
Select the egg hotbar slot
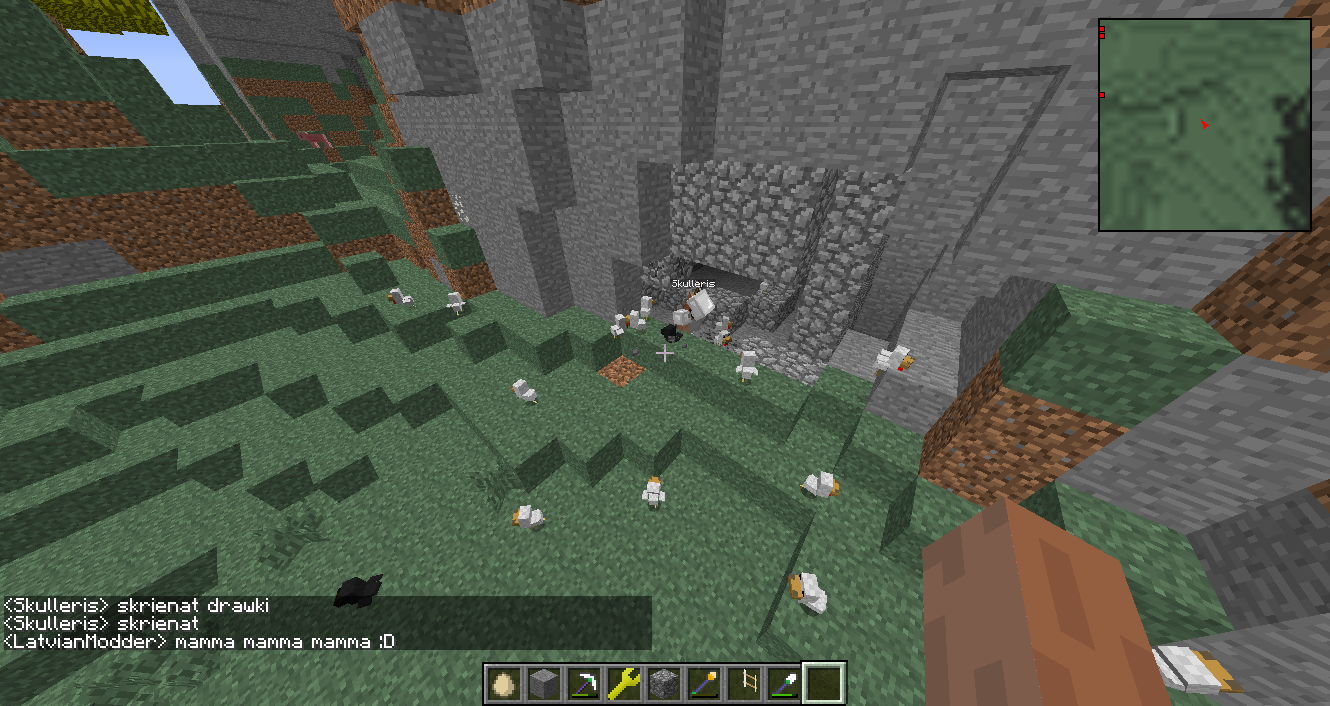505,683
